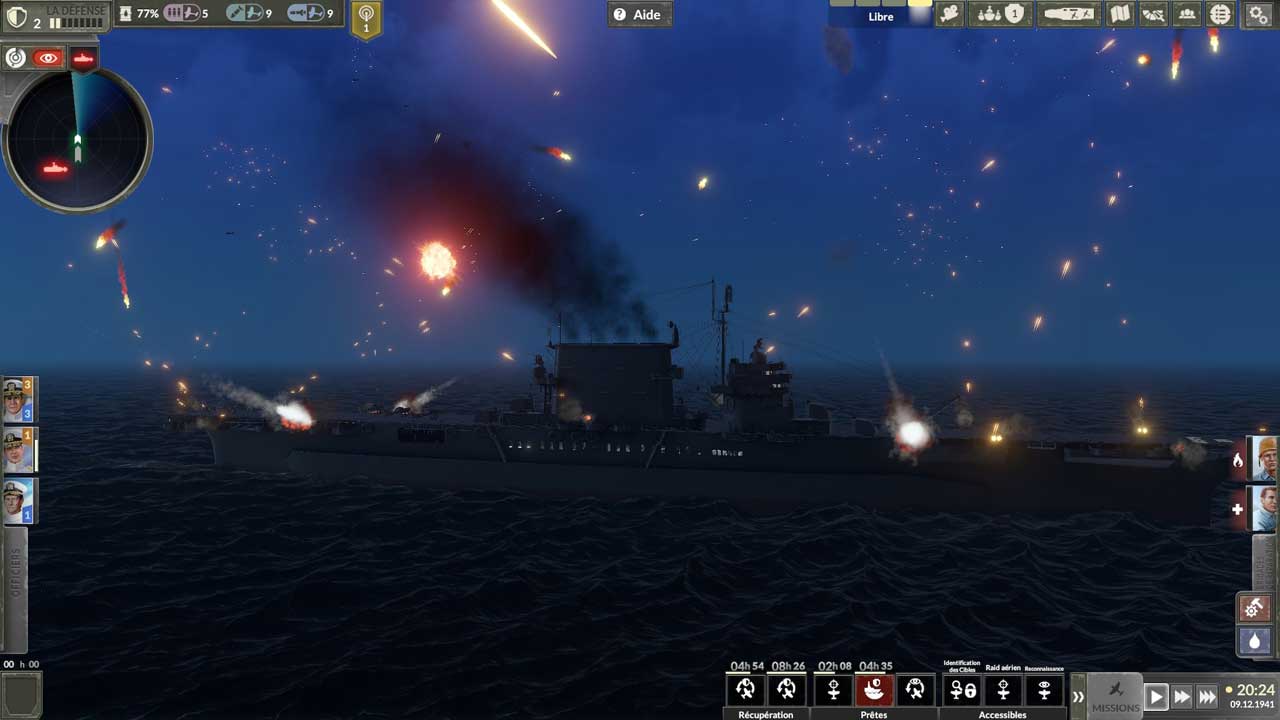Image resolution: width=1280 pixels, height=720 pixels.
Task: Open the world map icon
Action: click(x=1120, y=14)
